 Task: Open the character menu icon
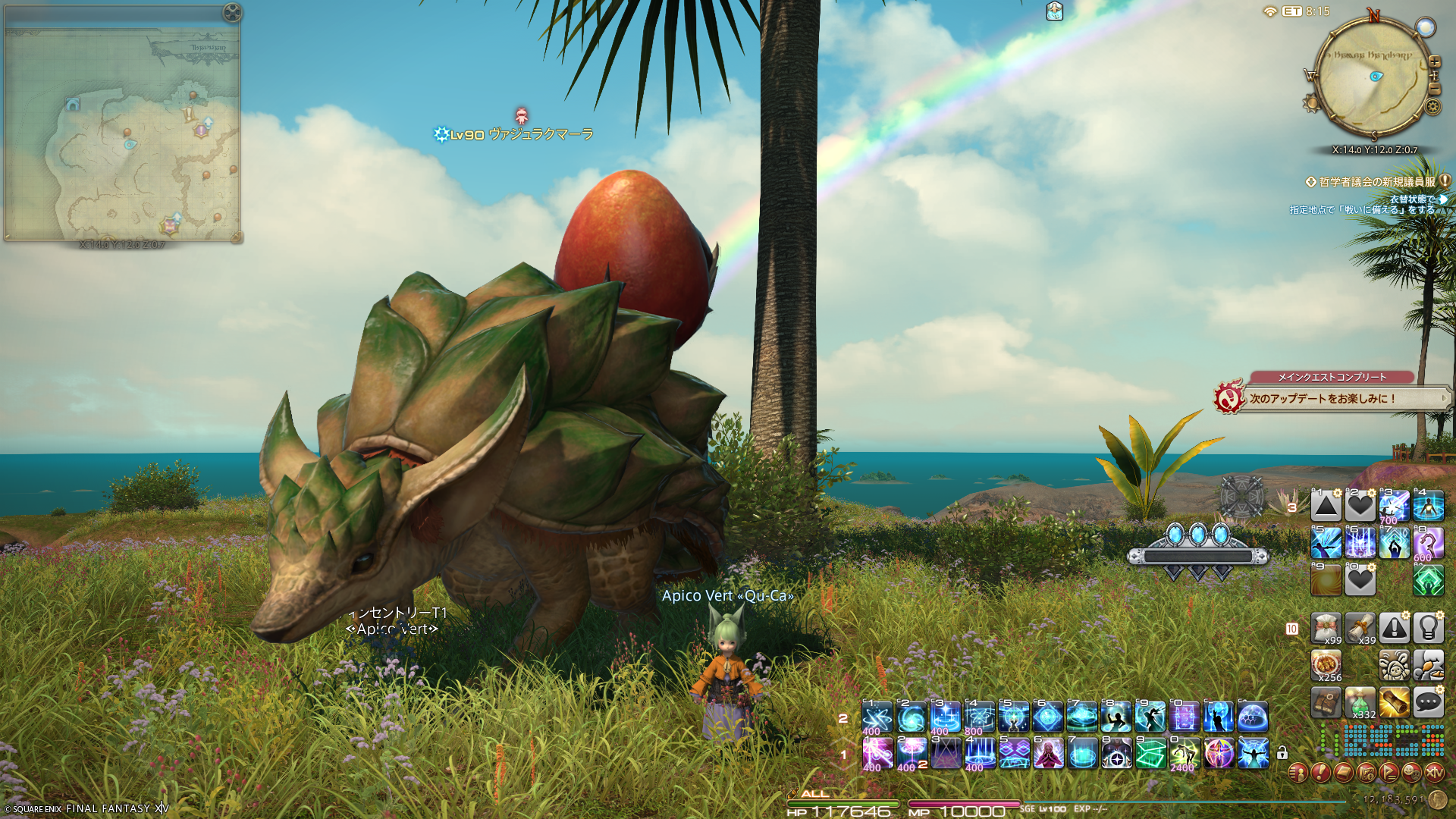1298,773
